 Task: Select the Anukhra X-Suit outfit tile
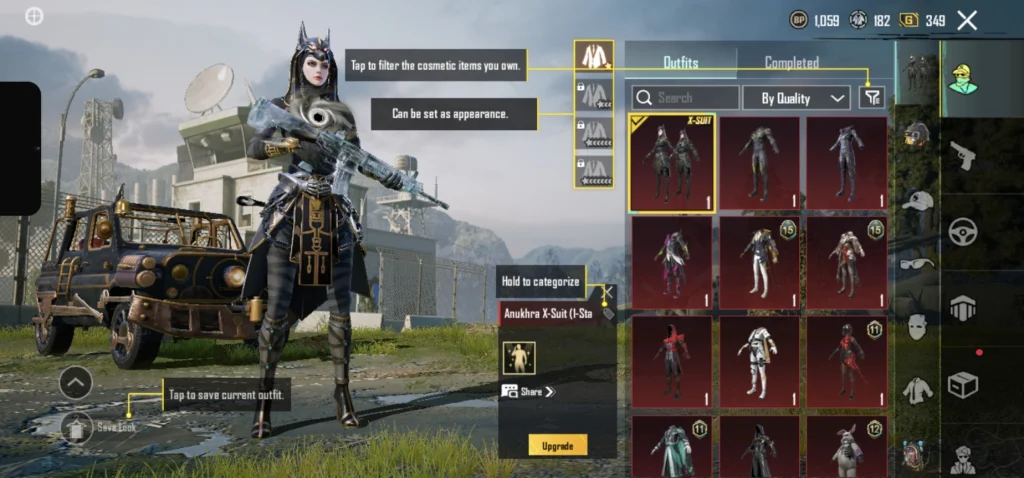(x=672, y=162)
